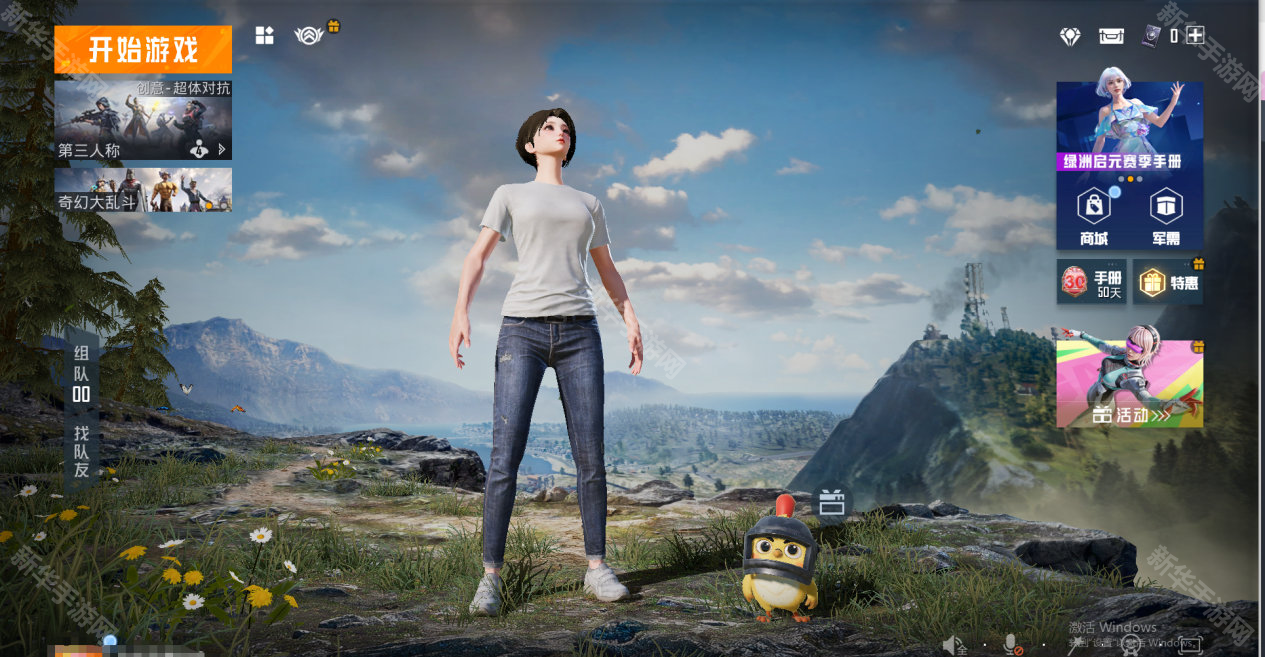The width and height of the screenshot is (1265, 657).
Task: Click the gift box icon above the chick
Action: 831,503
